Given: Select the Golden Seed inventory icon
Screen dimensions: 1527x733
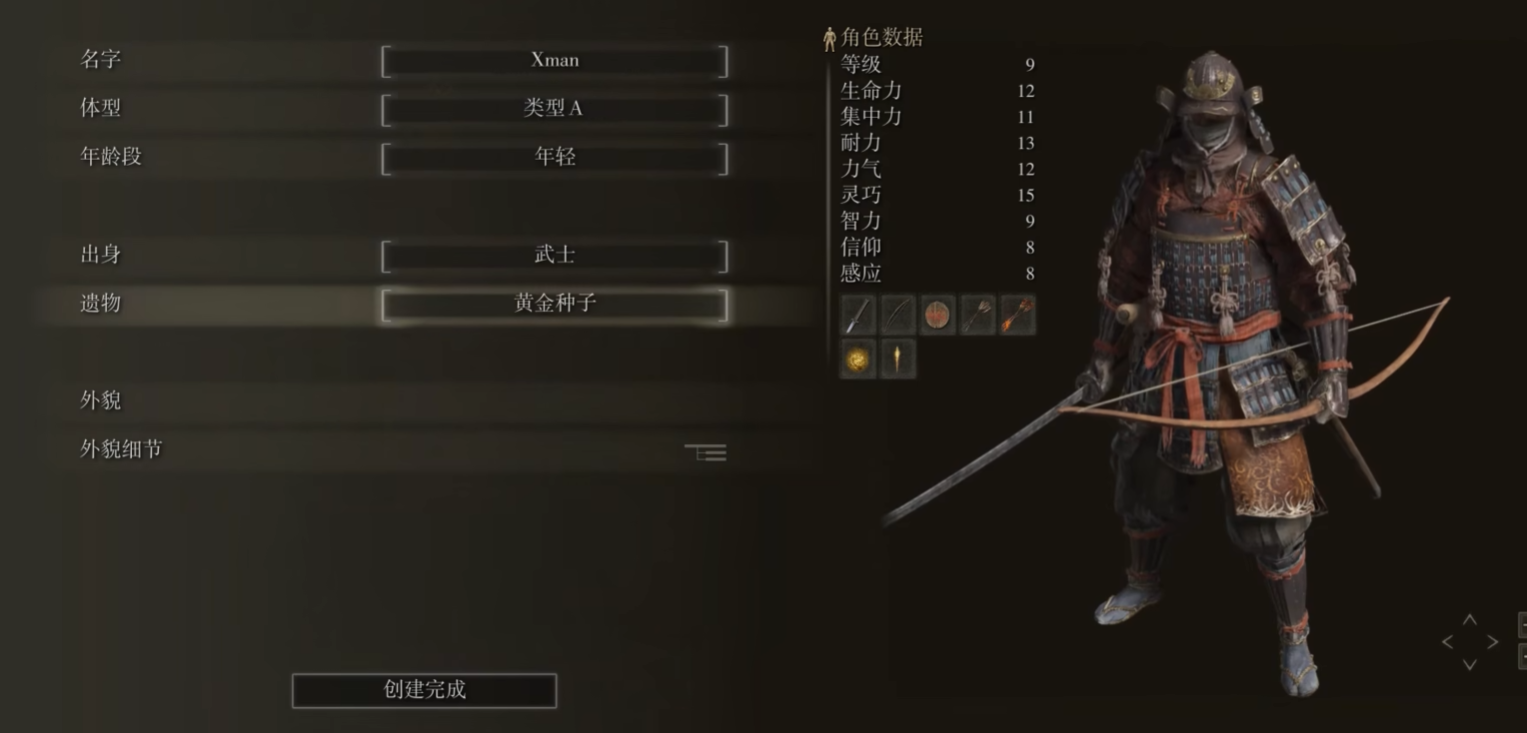Looking at the screenshot, I should (x=857, y=357).
